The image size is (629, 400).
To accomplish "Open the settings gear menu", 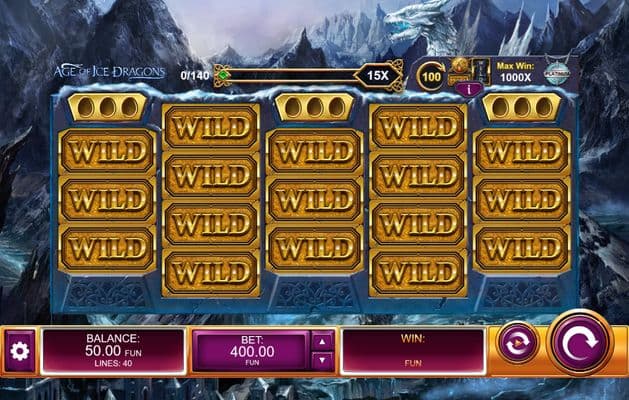I will 17,351.
